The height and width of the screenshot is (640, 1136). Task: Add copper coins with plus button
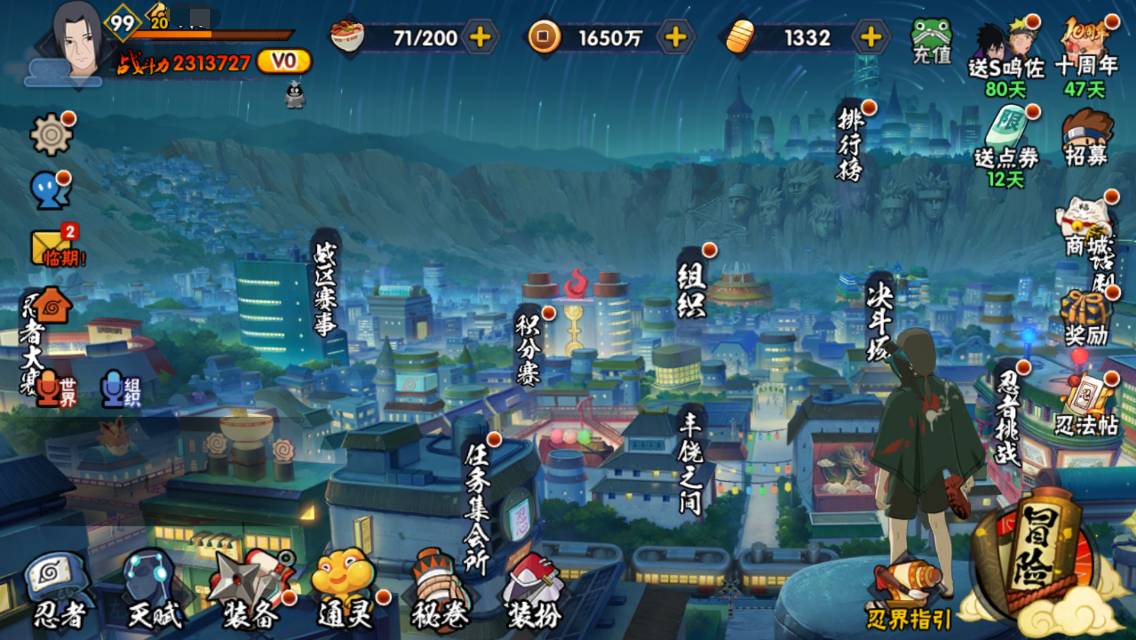[677, 38]
